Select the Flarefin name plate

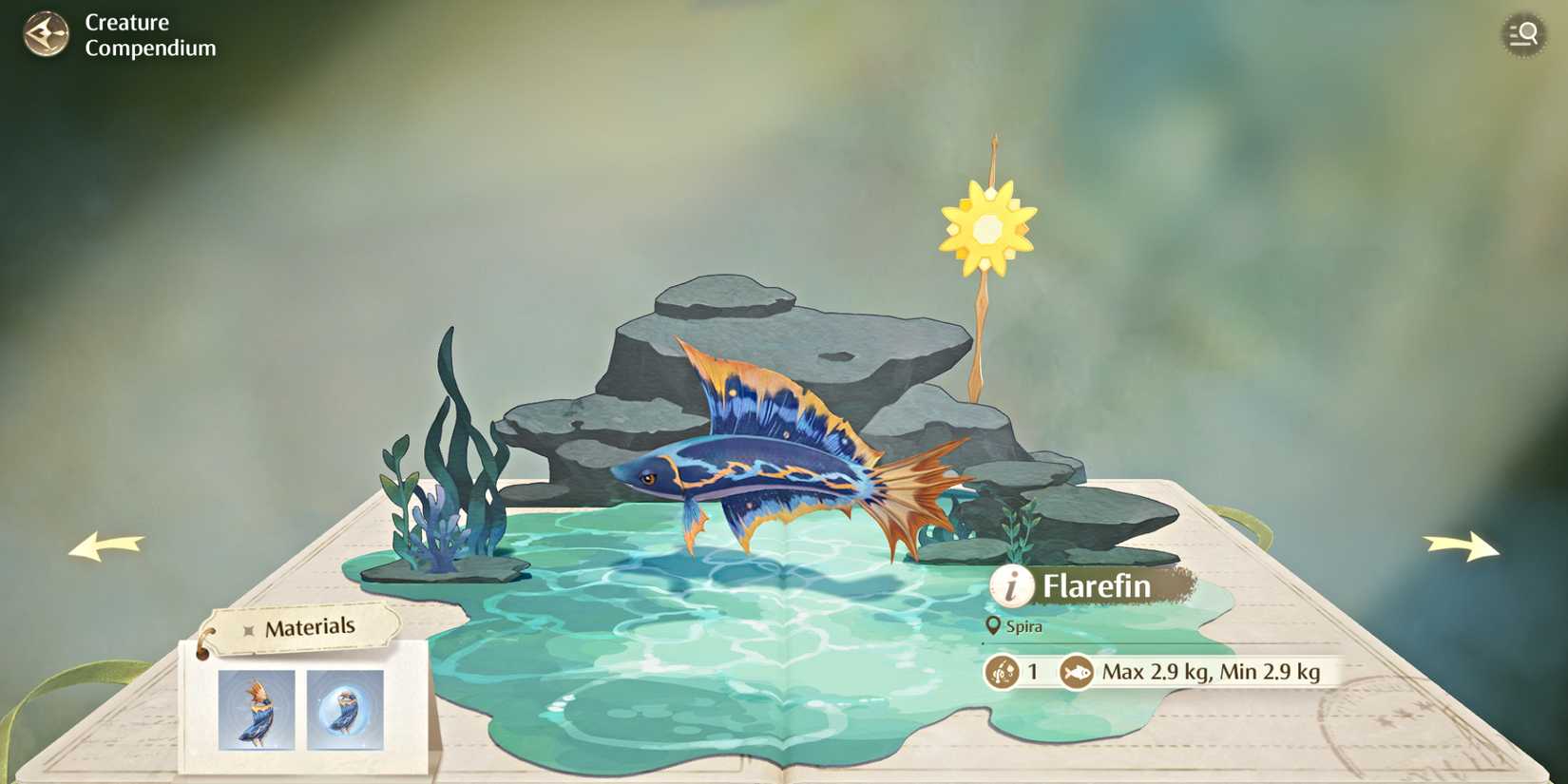[1095, 586]
